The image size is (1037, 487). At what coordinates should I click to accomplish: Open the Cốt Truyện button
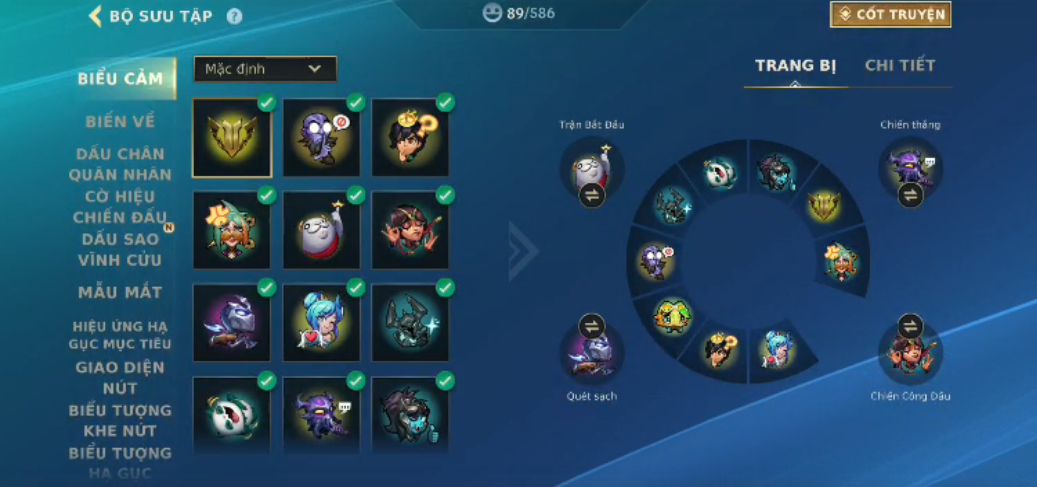point(890,14)
